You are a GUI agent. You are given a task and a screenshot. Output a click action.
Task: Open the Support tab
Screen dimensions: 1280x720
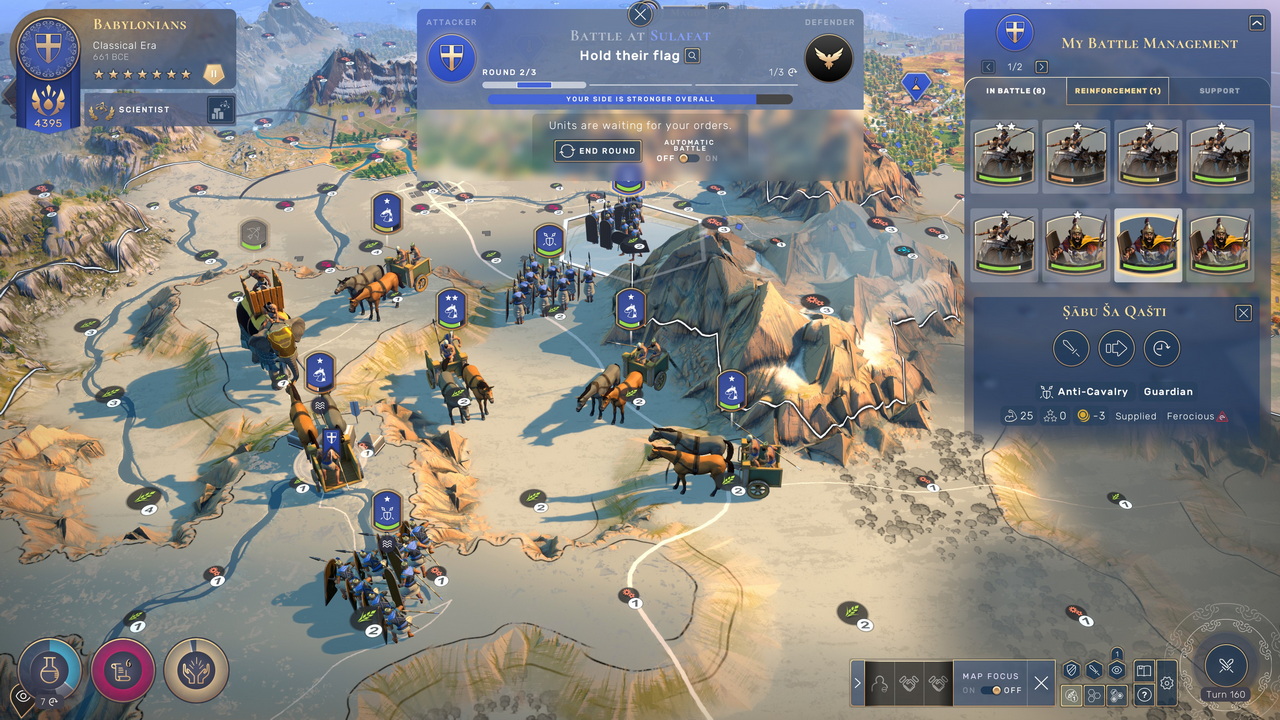pos(1219,91)
